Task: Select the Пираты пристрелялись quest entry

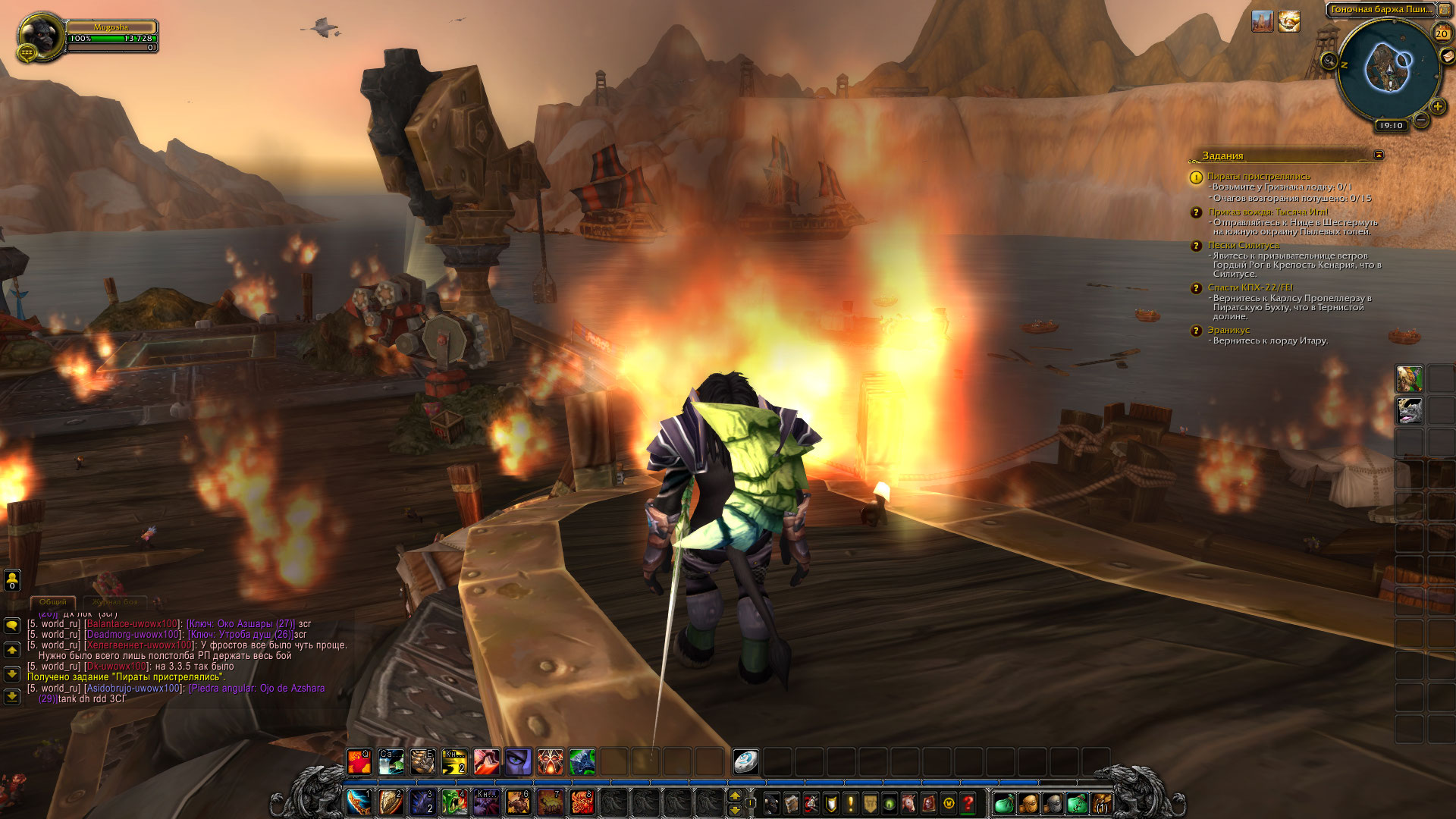Action: point(1258,176)
